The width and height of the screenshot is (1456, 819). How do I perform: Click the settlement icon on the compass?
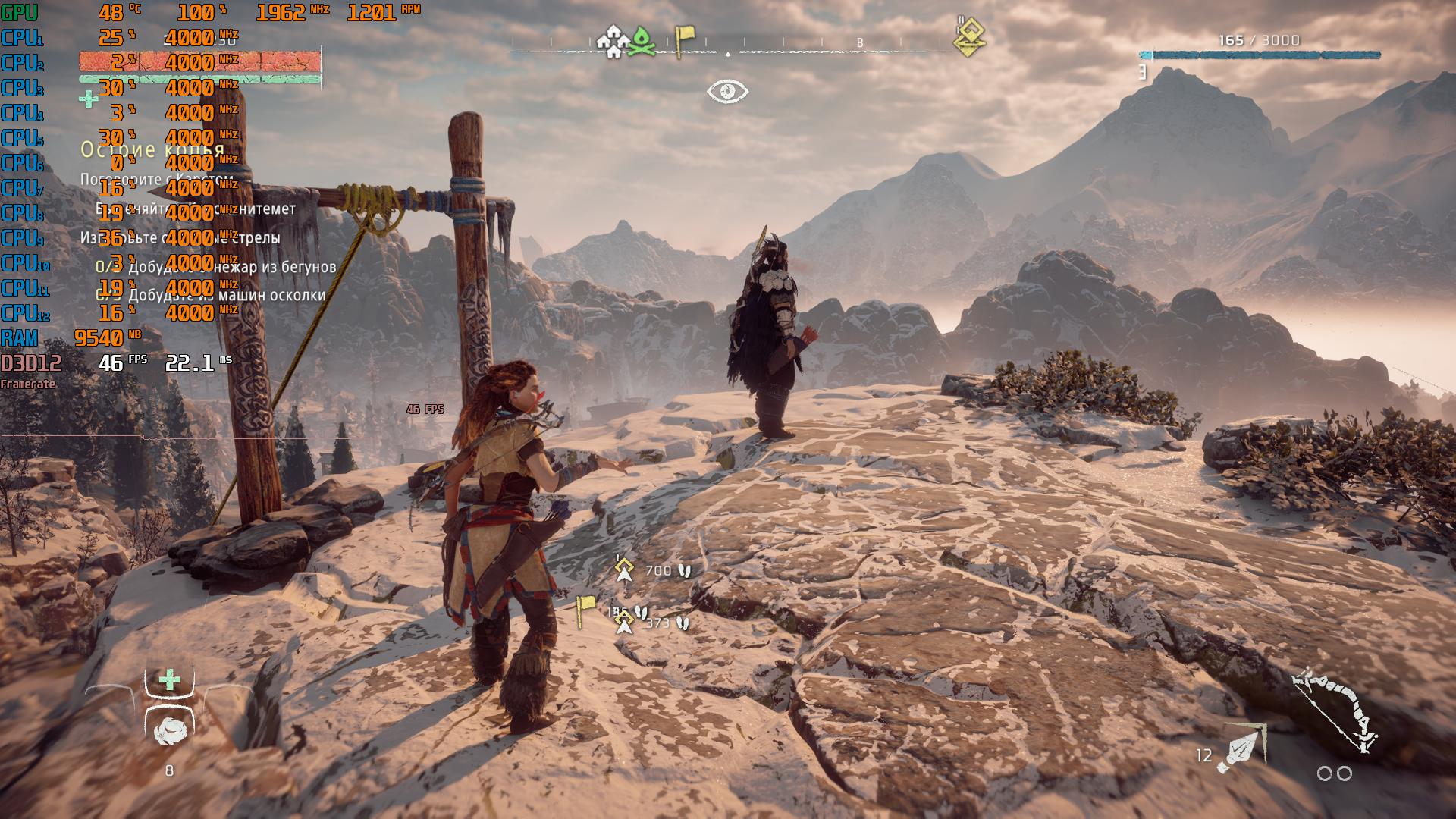coord(611,42)
